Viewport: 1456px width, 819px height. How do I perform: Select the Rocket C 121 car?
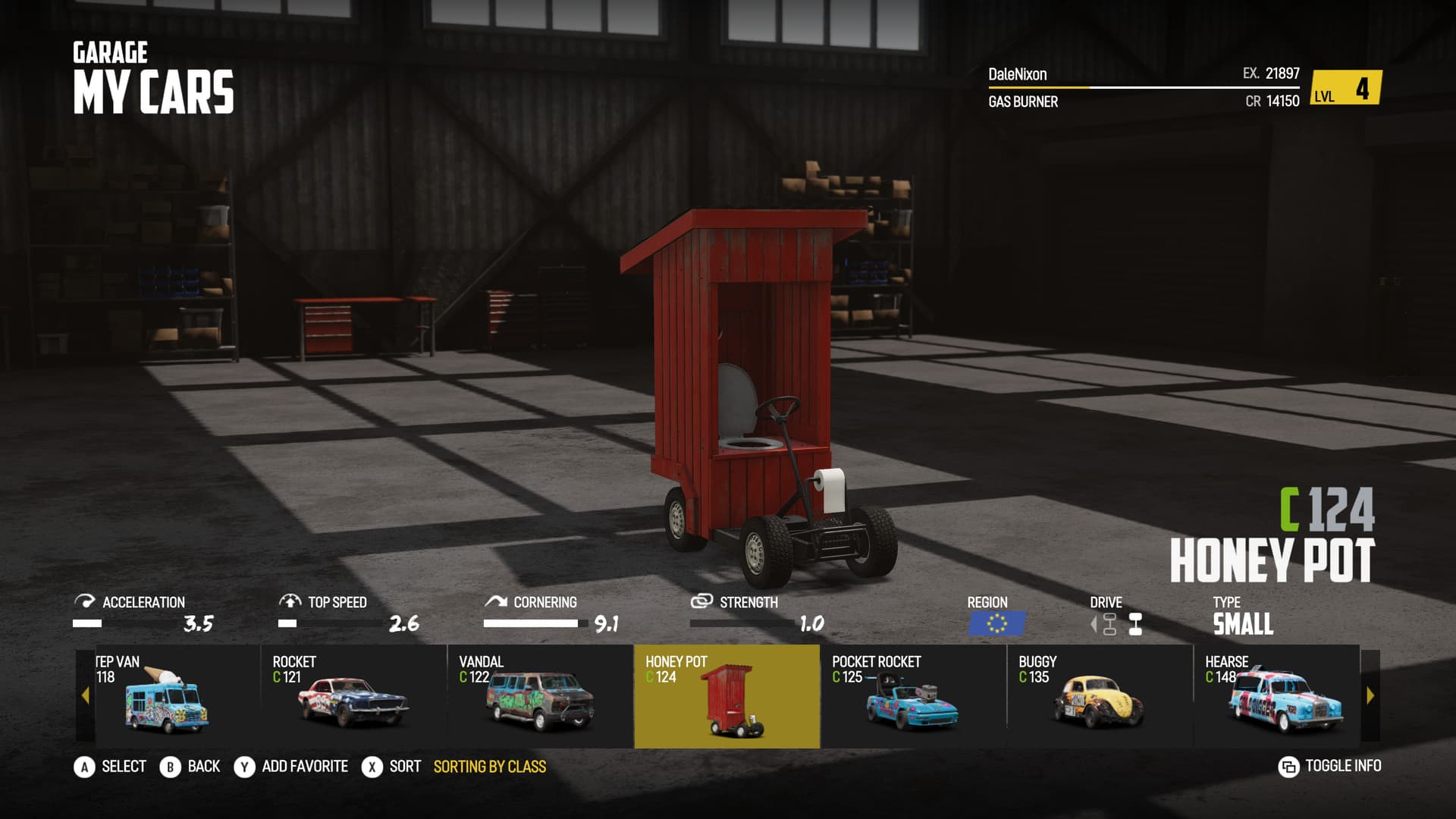click(353, 696)
